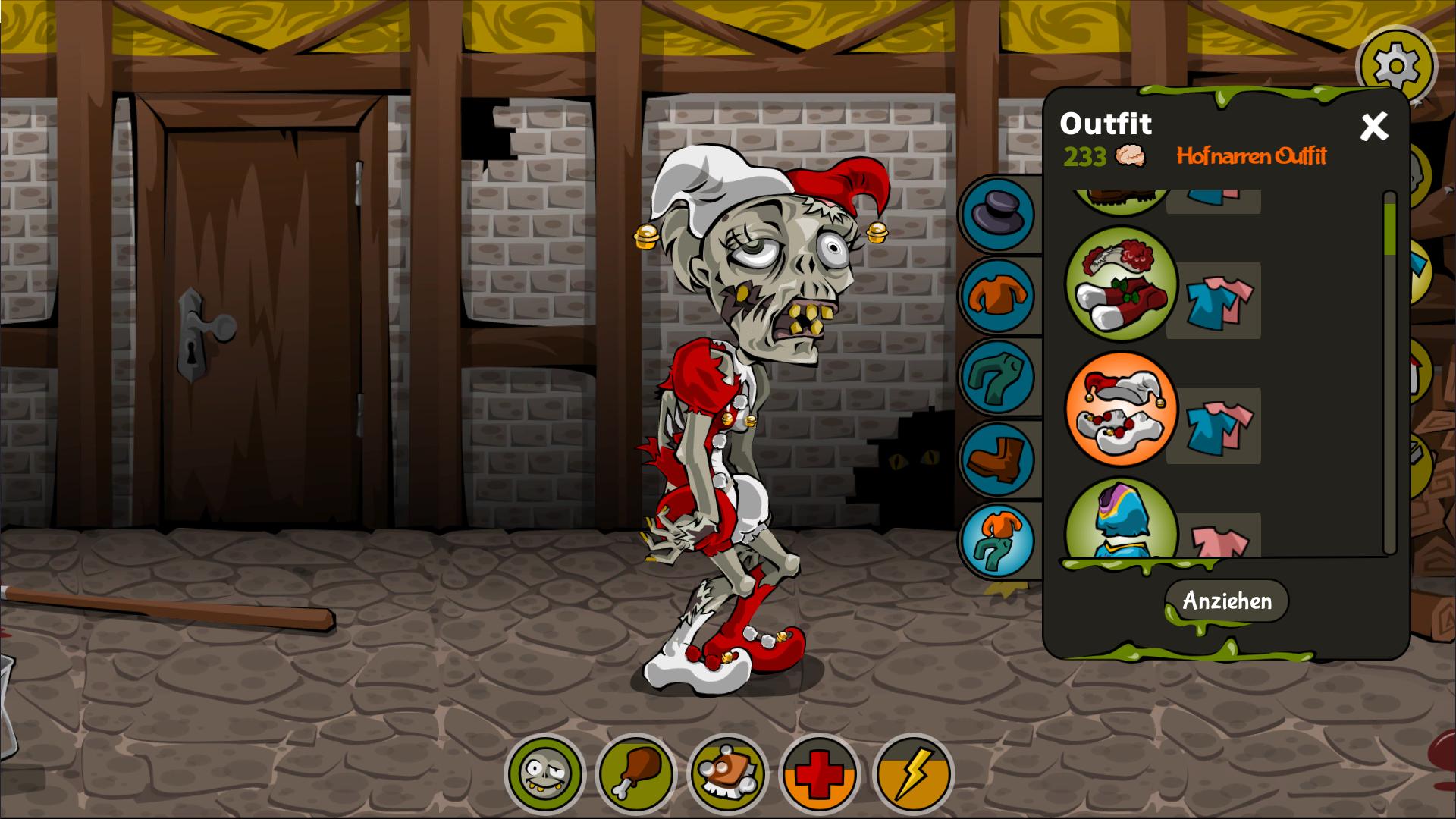Feed the zombie with the chicken leg
Viewport: 1456px width, 819px height.
tap(635, 776)
